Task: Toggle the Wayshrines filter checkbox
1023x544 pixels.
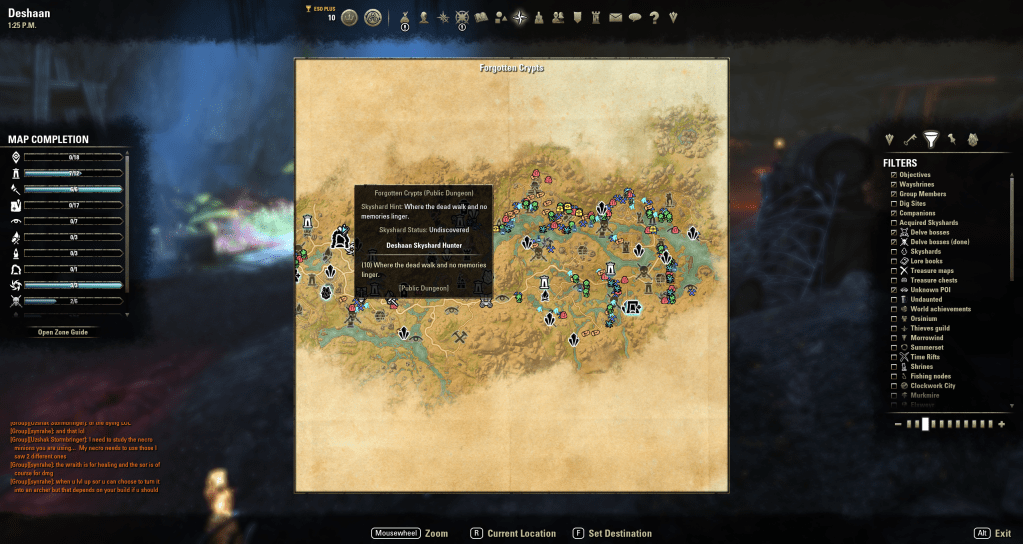Action: click(894, 185)
